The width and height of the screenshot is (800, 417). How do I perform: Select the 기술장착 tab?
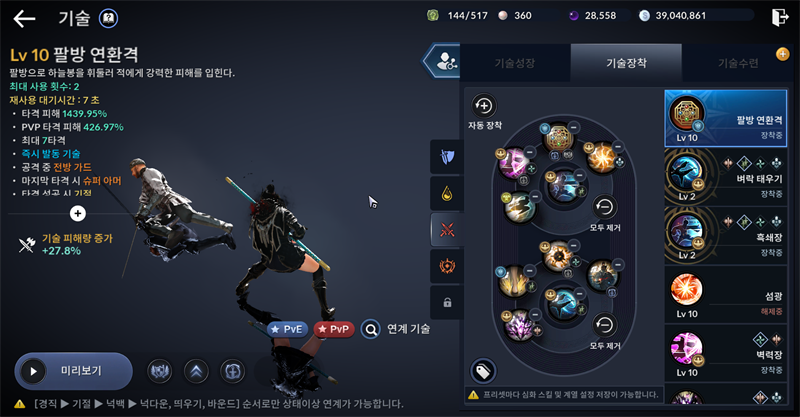[625, 63]
